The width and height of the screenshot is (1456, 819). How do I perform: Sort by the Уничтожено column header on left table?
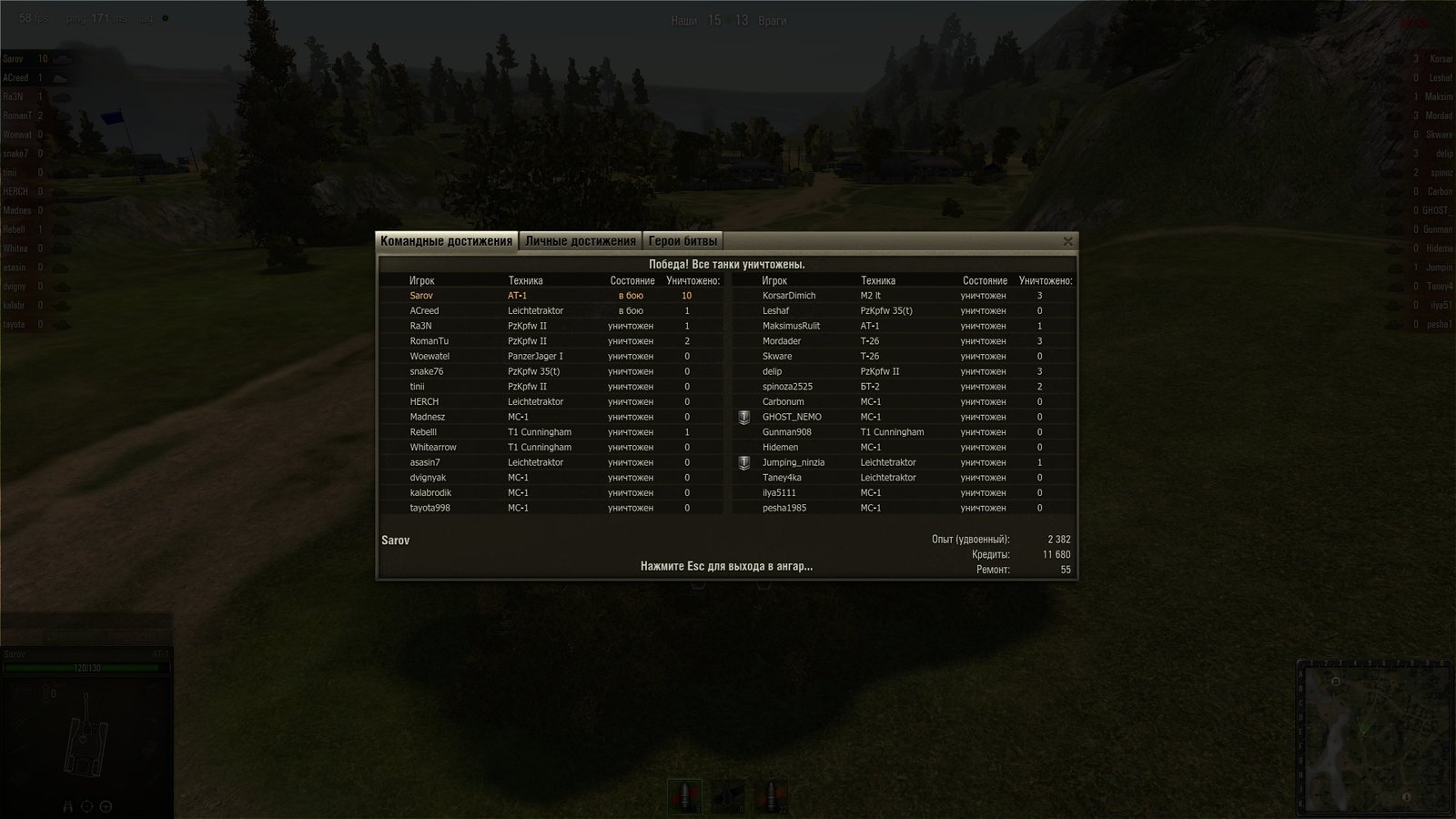pyautogui.click(x=693, y=281)
